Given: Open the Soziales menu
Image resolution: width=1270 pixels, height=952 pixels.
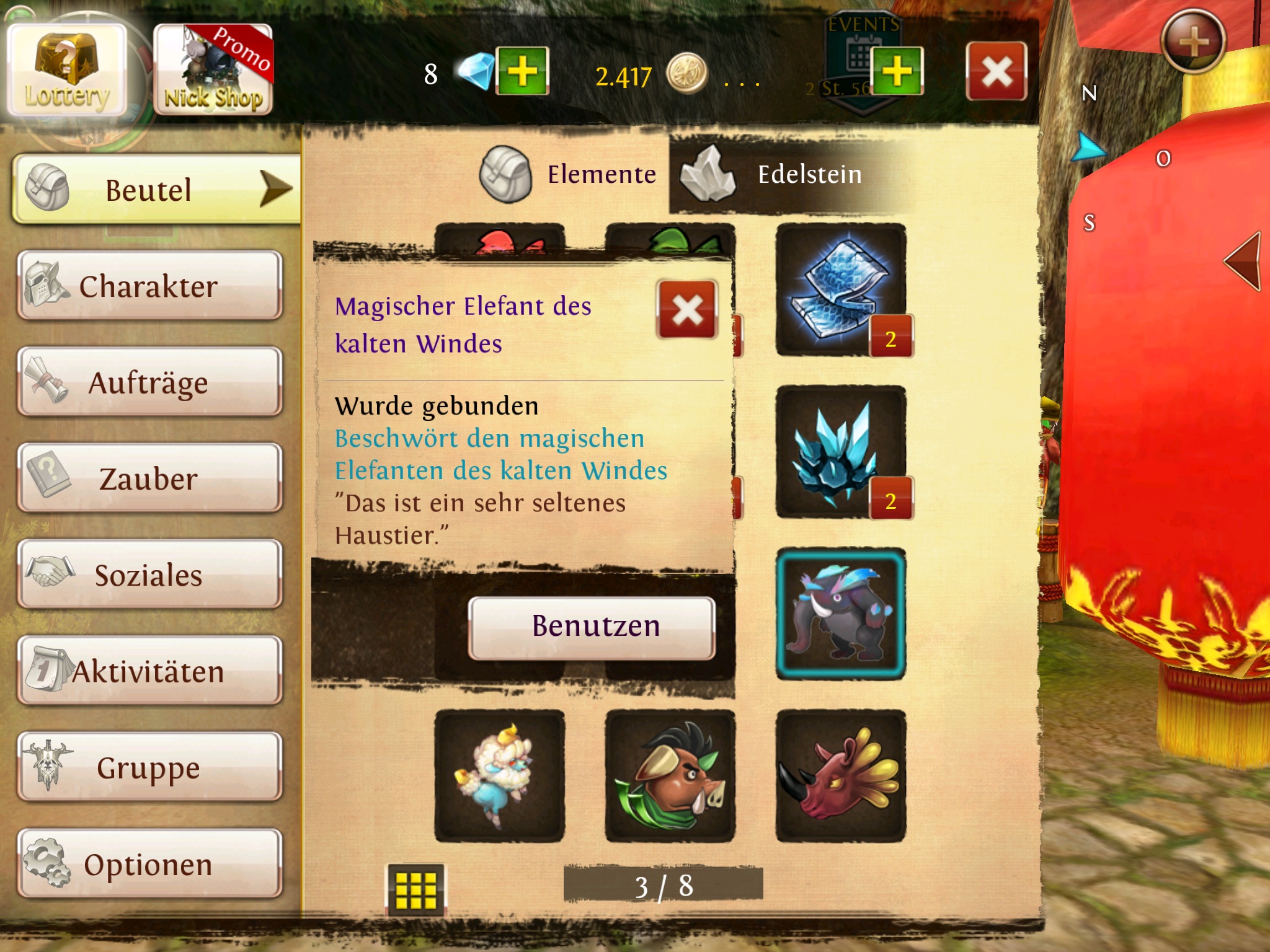Looking at the screenshot, I should click(x=149, y=575).
